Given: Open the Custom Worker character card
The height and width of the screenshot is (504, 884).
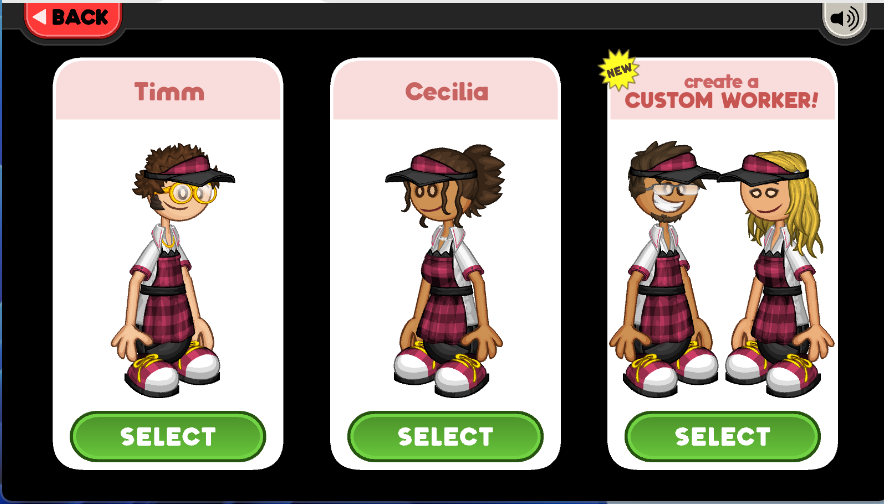Looking at the screenshot, I should click(722, 260).
